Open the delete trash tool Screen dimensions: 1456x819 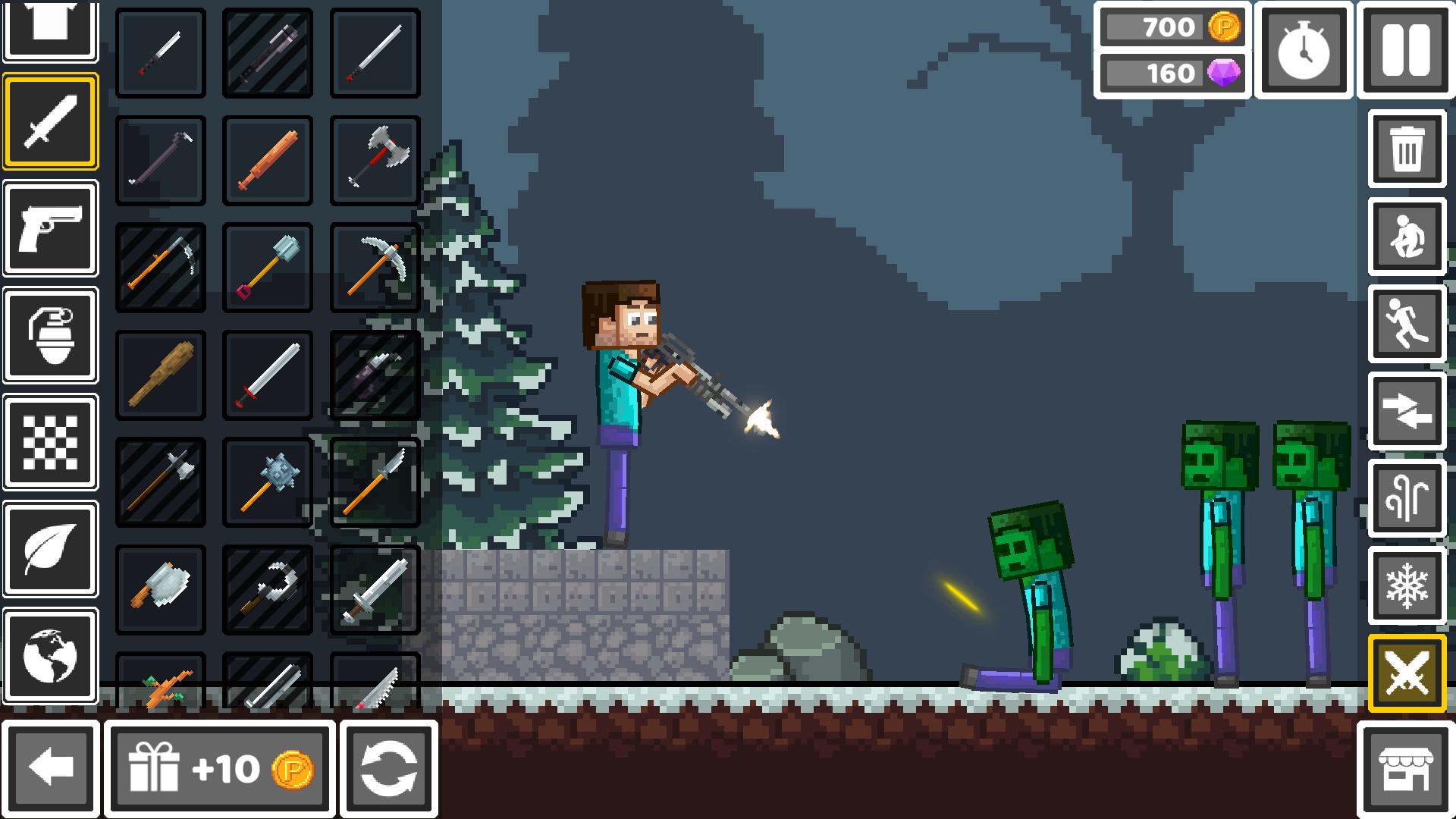coord(1407,149)
